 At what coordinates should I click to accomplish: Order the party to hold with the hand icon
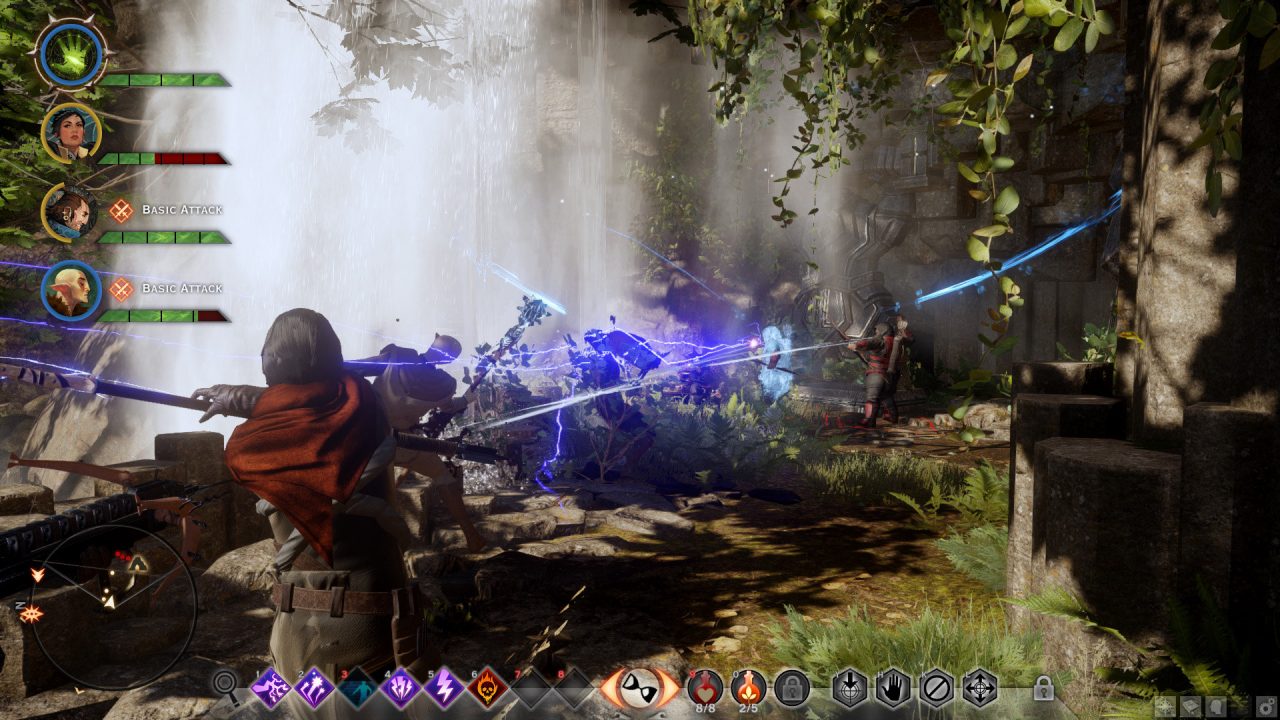893,687
